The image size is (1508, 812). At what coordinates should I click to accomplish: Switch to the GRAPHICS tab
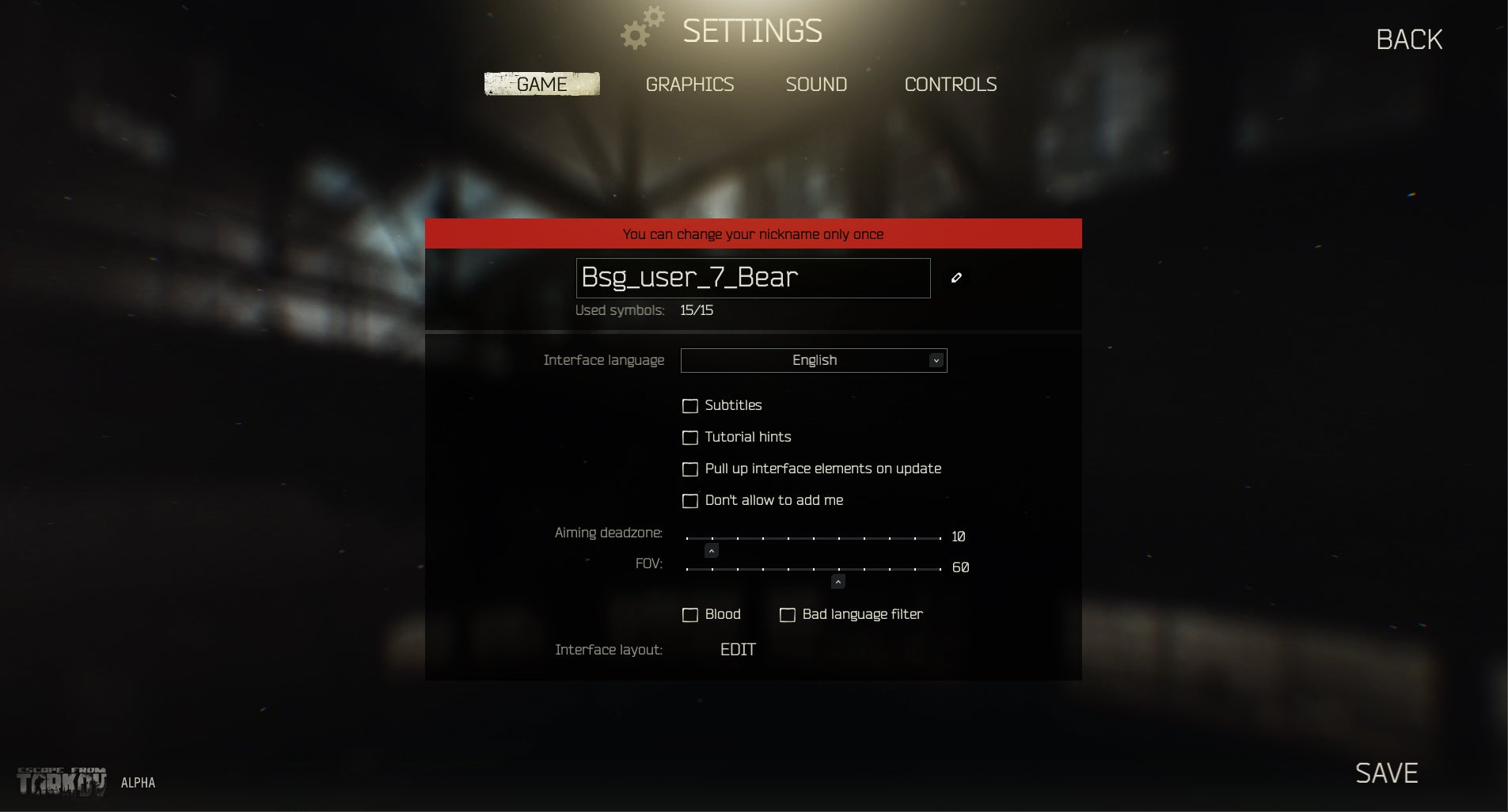pyautogui.click(x=689, y=84)
